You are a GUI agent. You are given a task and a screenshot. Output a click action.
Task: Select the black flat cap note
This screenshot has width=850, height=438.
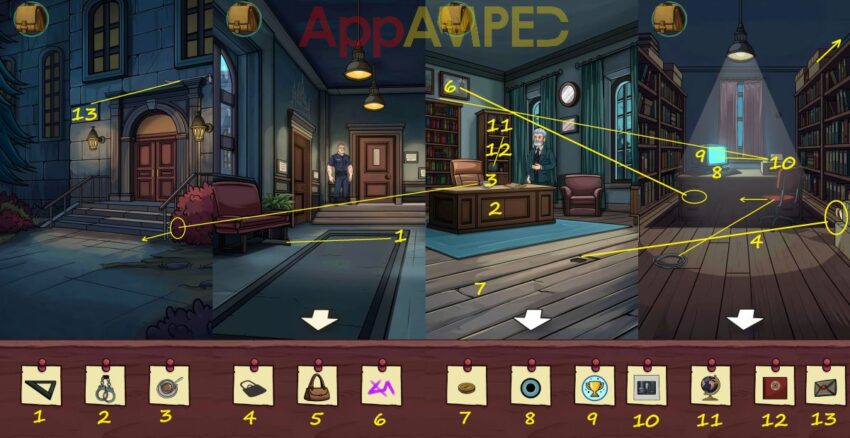click(253, 384)
